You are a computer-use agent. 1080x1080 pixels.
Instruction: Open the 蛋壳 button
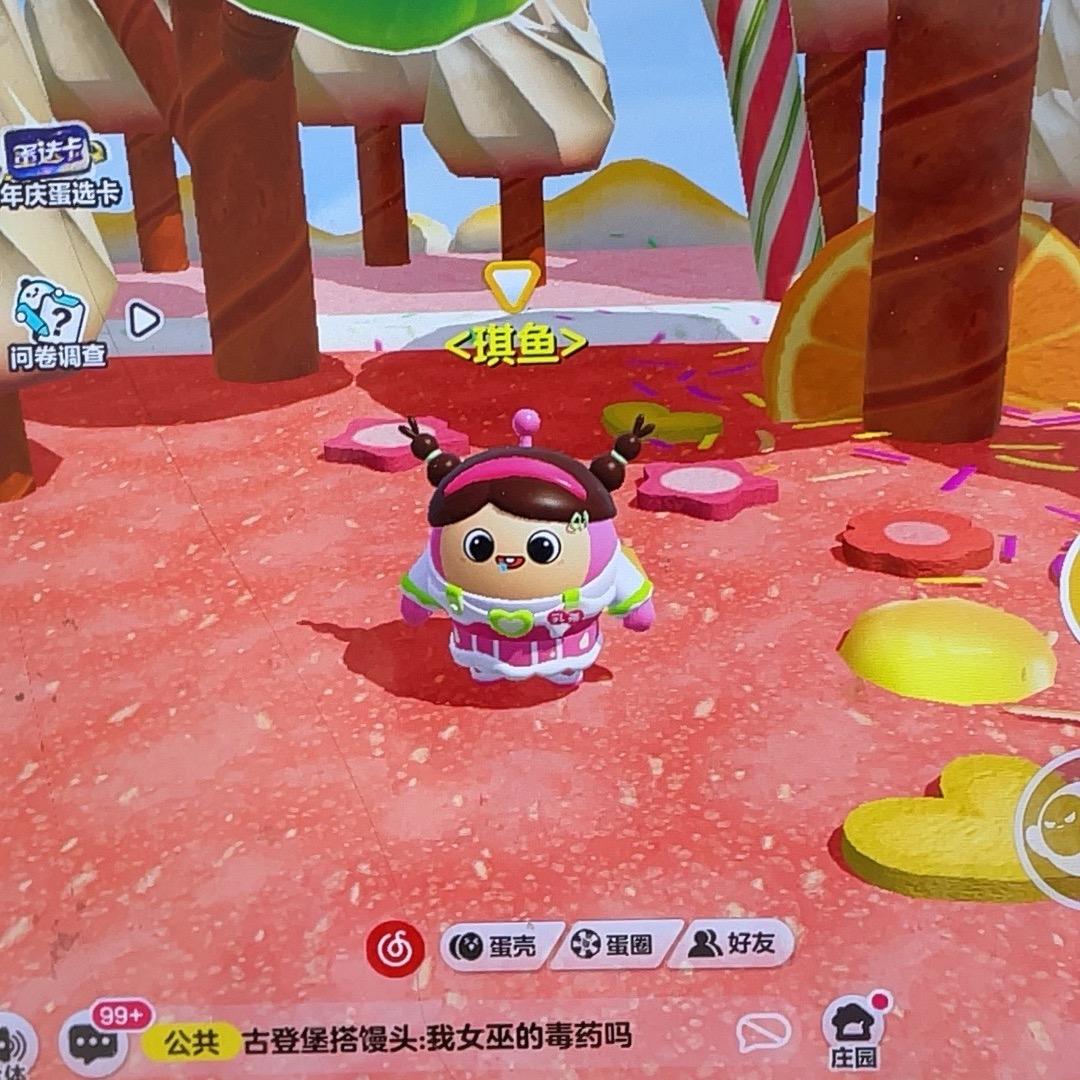pos(499,945)
